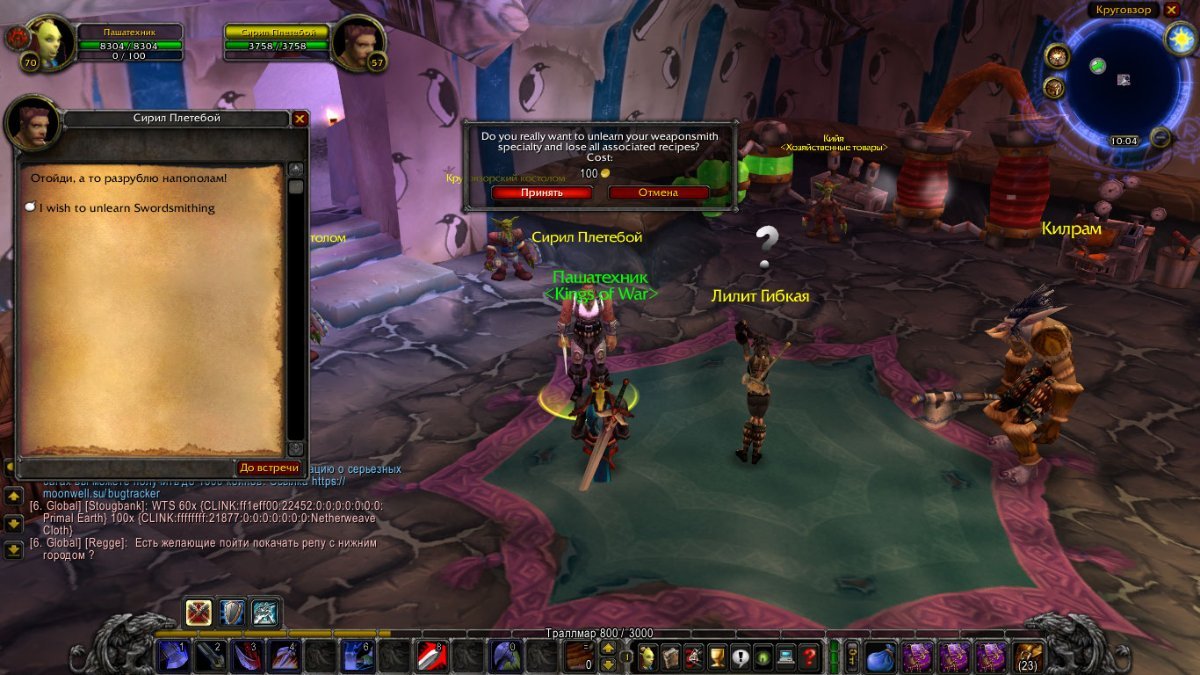Open the main backpack with count 23
The height and width of the screenshot is (675, 1200).
pos(1028,656)
